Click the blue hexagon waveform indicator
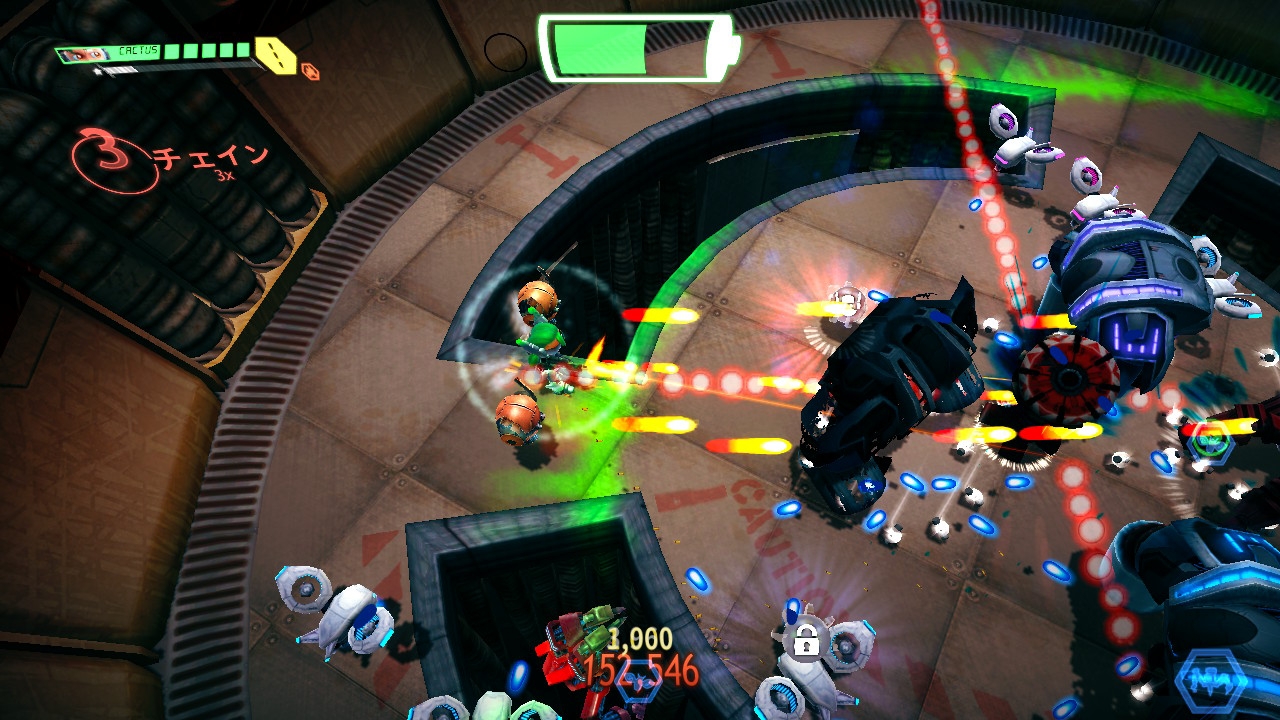 pos(1212,680)
